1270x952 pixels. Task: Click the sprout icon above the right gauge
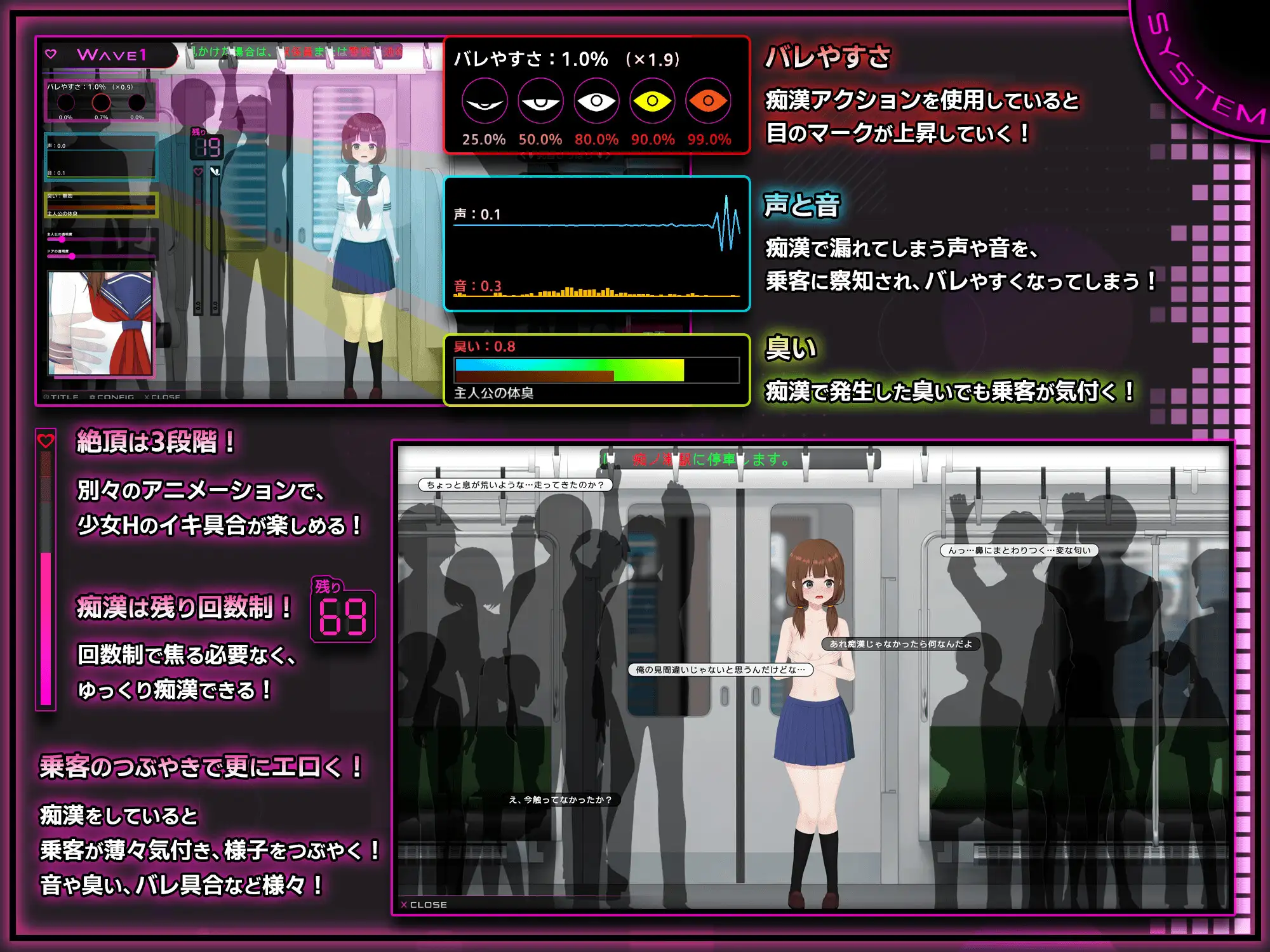pos(215,172)
